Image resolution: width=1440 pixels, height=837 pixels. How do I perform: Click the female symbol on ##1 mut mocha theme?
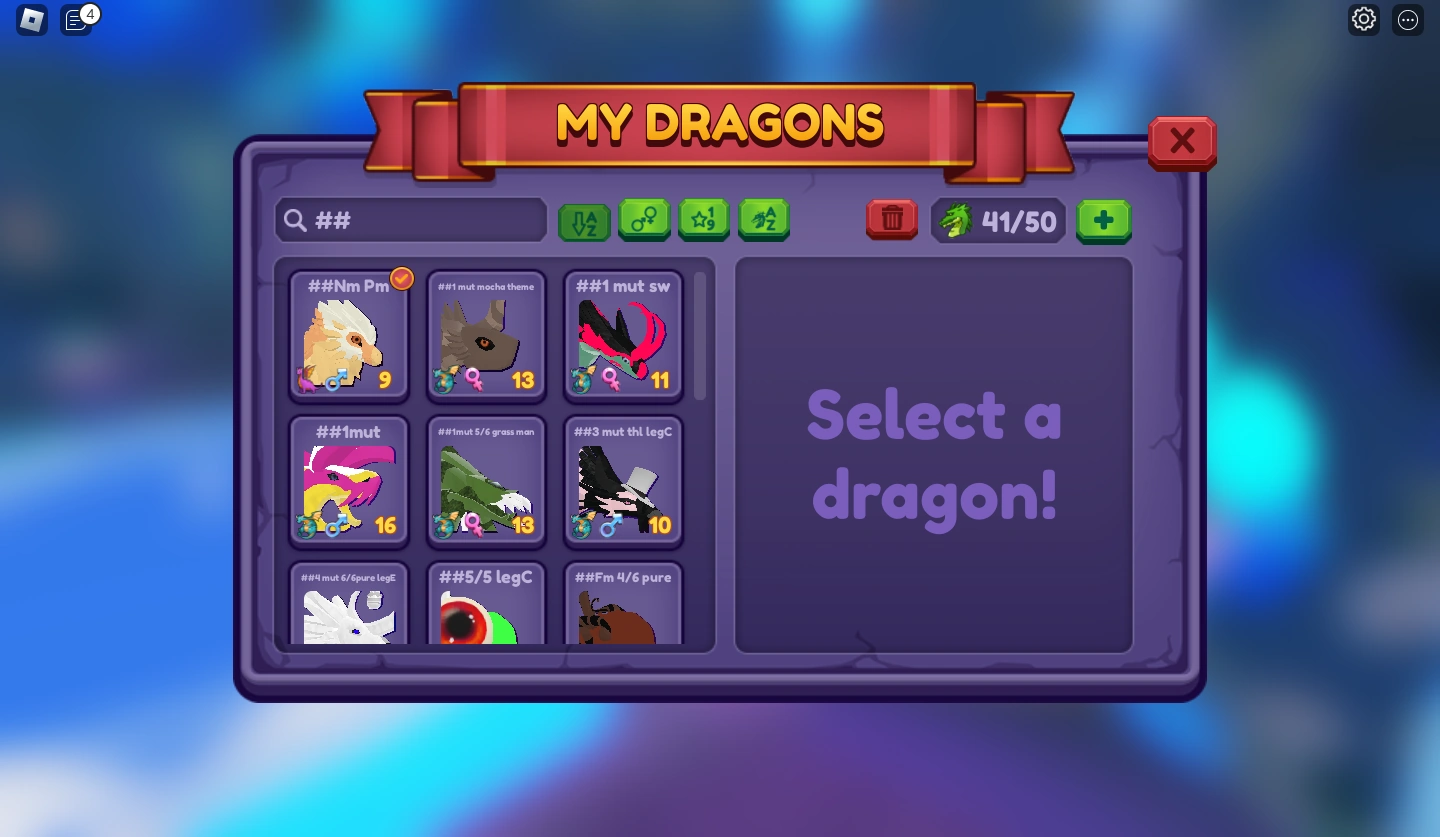472,378
